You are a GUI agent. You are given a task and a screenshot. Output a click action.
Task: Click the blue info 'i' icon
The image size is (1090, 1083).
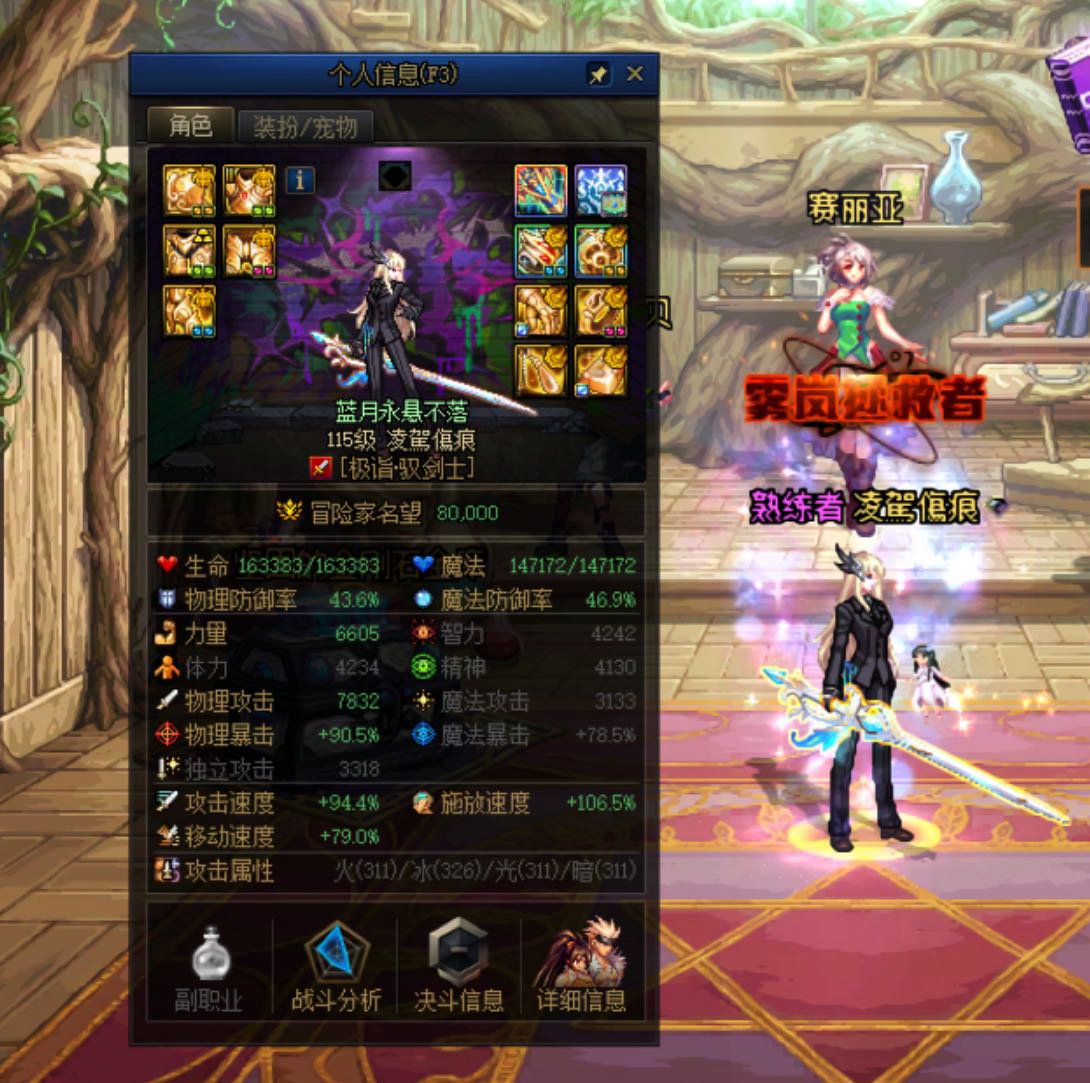[x=300, y=180]
